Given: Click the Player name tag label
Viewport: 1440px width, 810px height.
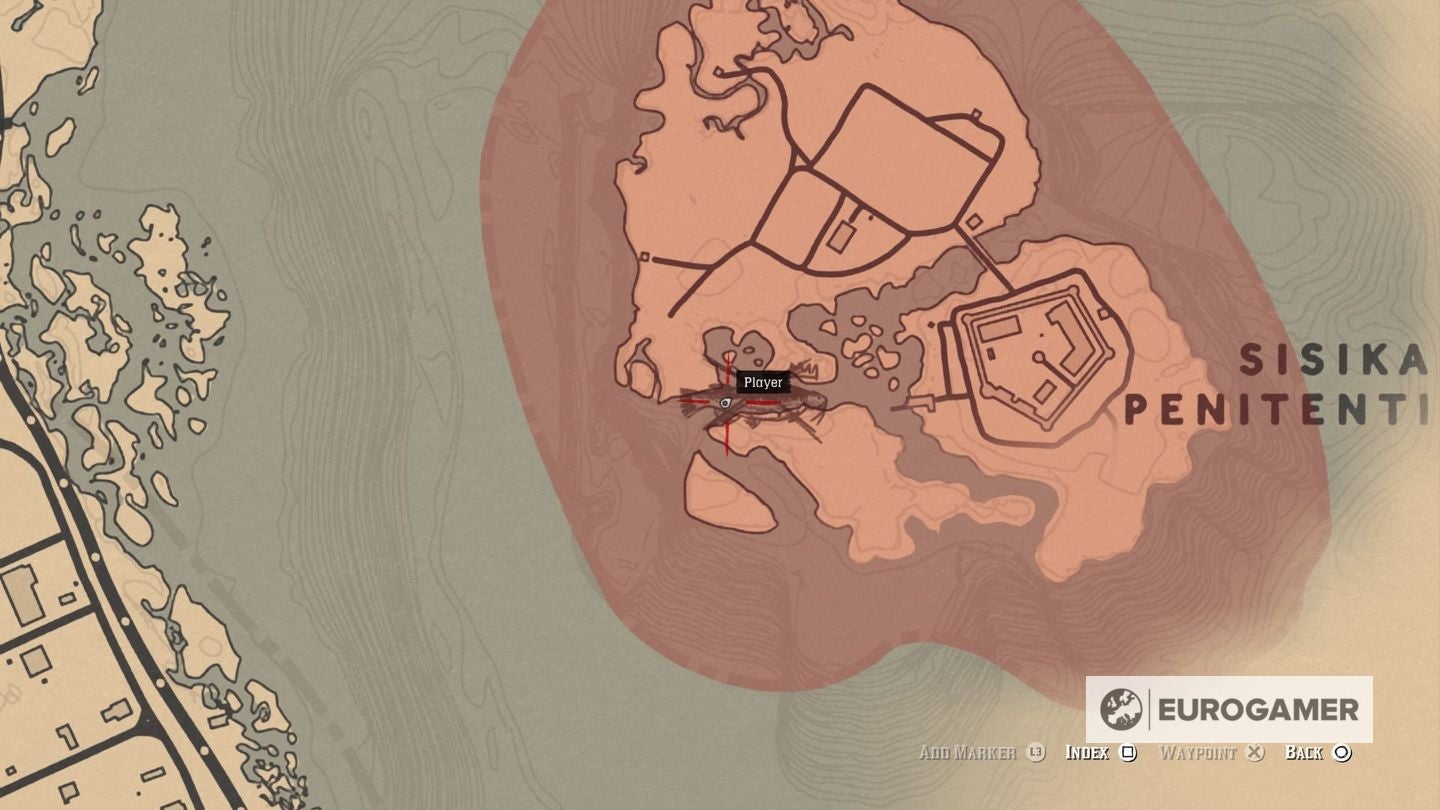Looking at the screenshot, I should 763,382.
